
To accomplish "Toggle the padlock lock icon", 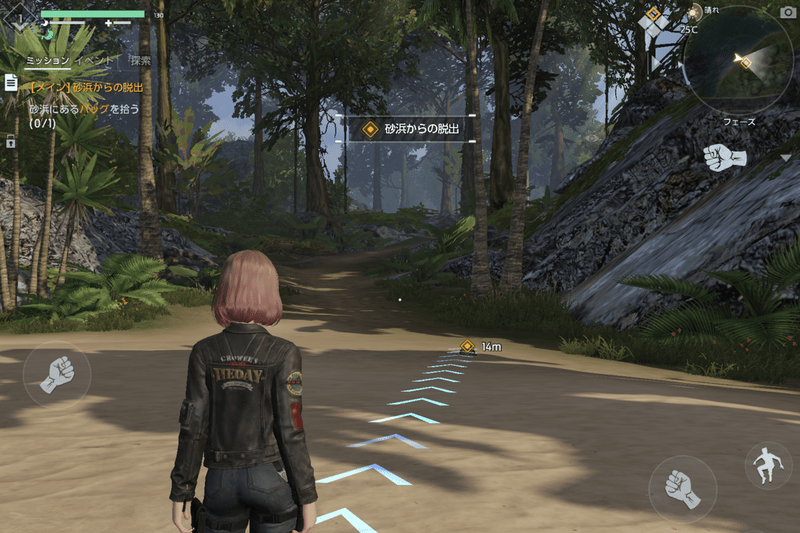I will (10, 141).
